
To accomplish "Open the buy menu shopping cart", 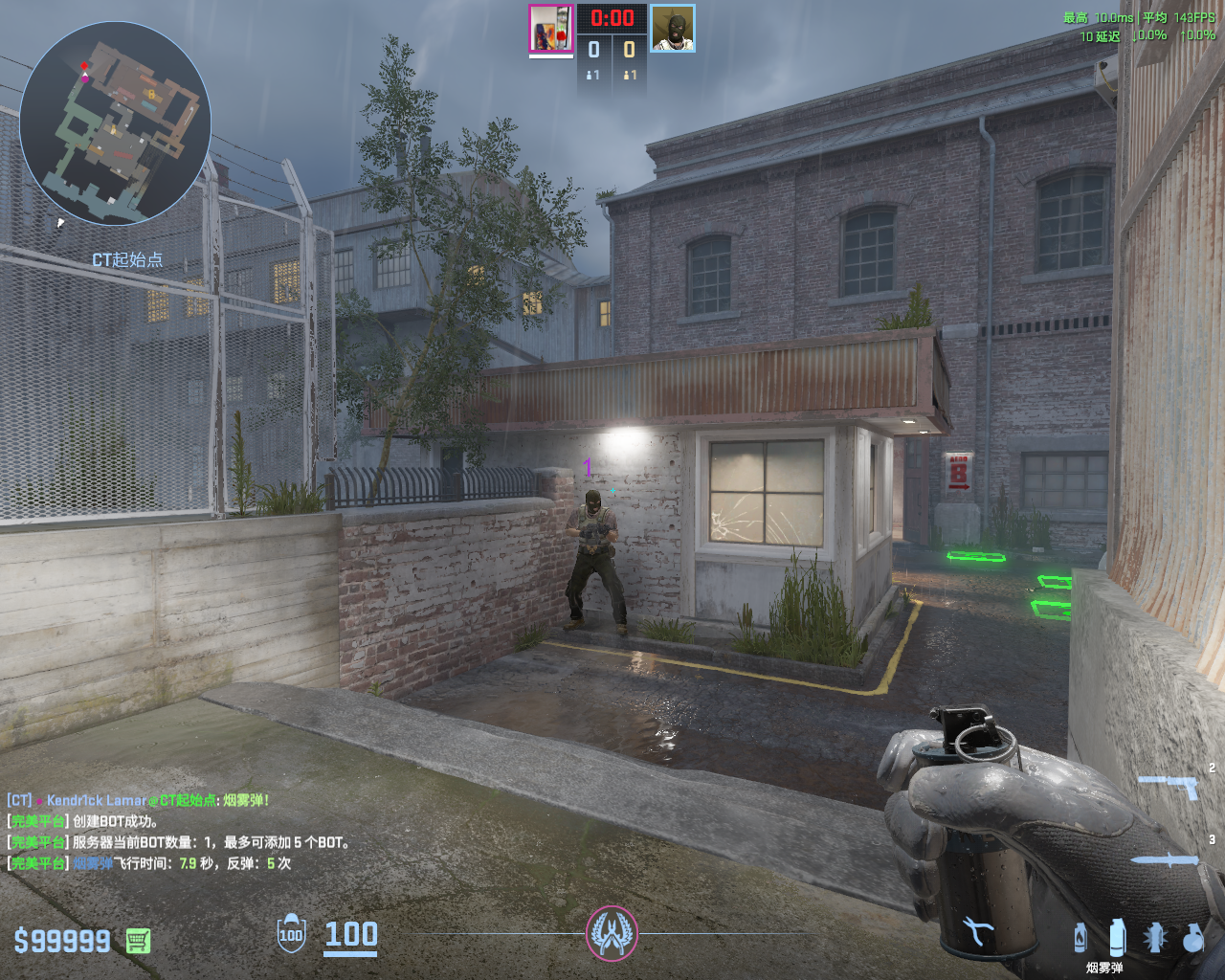I will [x=138, y=941].
